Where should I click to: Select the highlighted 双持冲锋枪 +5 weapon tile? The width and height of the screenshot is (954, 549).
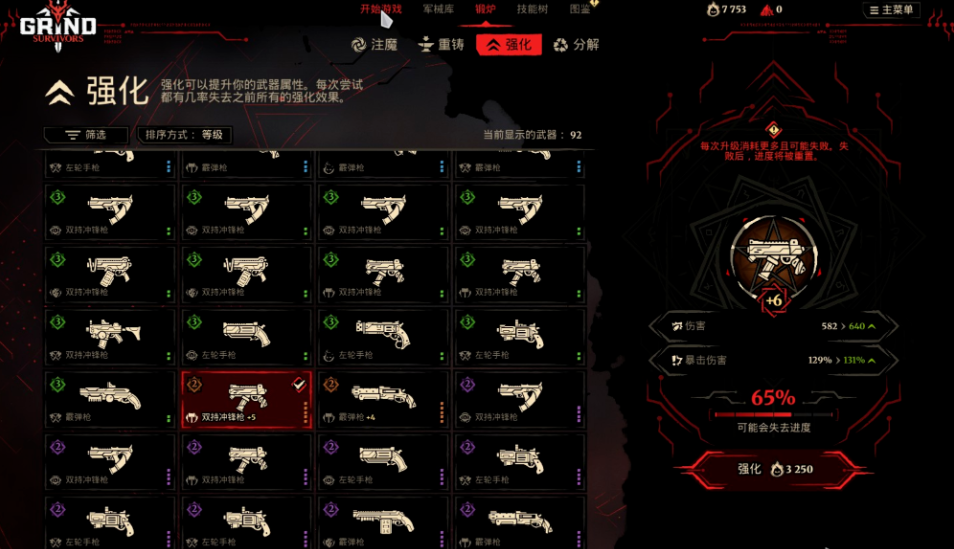pyautogui.click(x=247, y=400)
